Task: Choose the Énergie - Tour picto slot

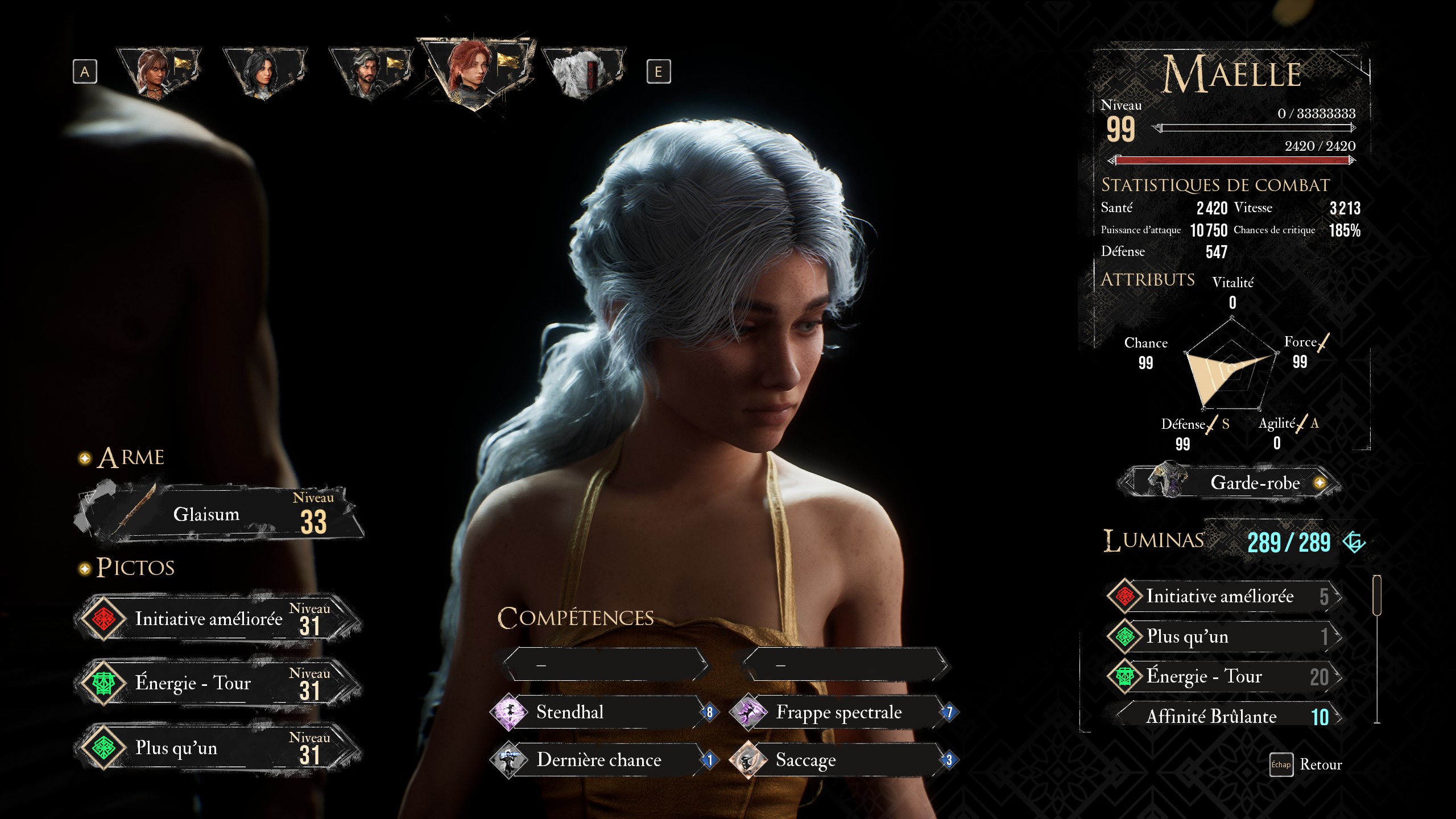Action: point(219,683)
